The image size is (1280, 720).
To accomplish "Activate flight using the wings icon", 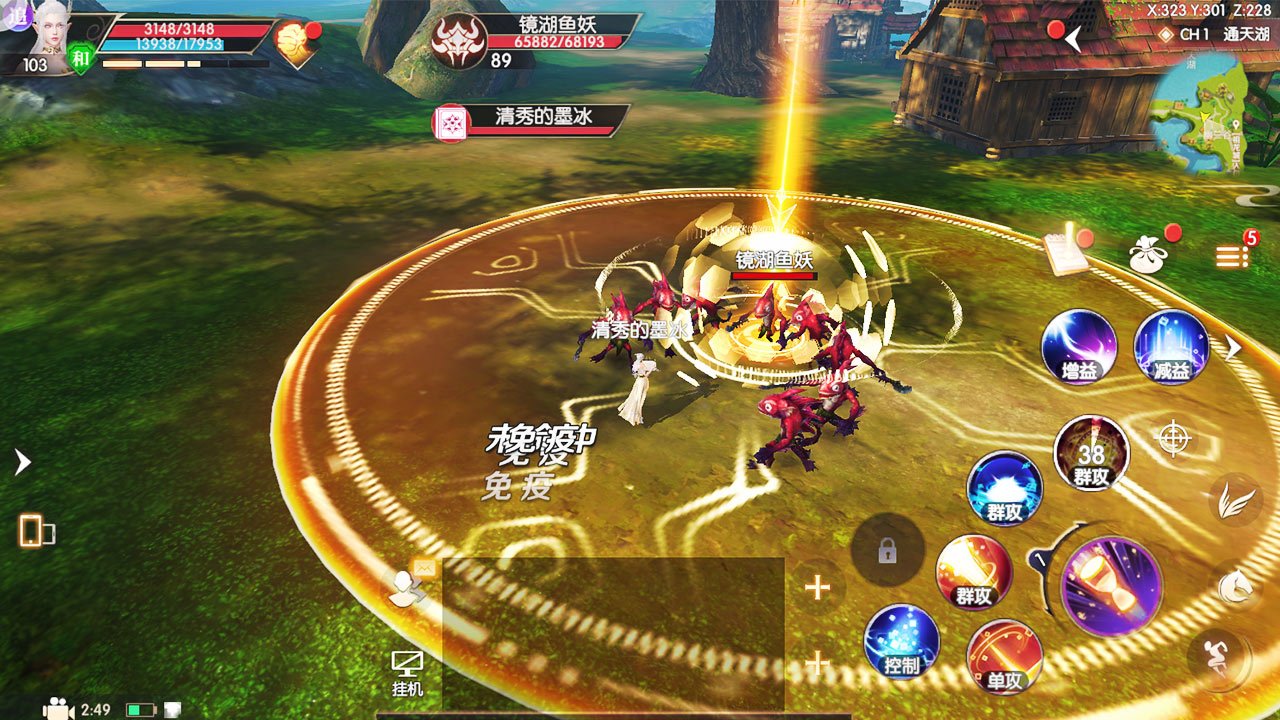I will click(x=1236, y=500).
